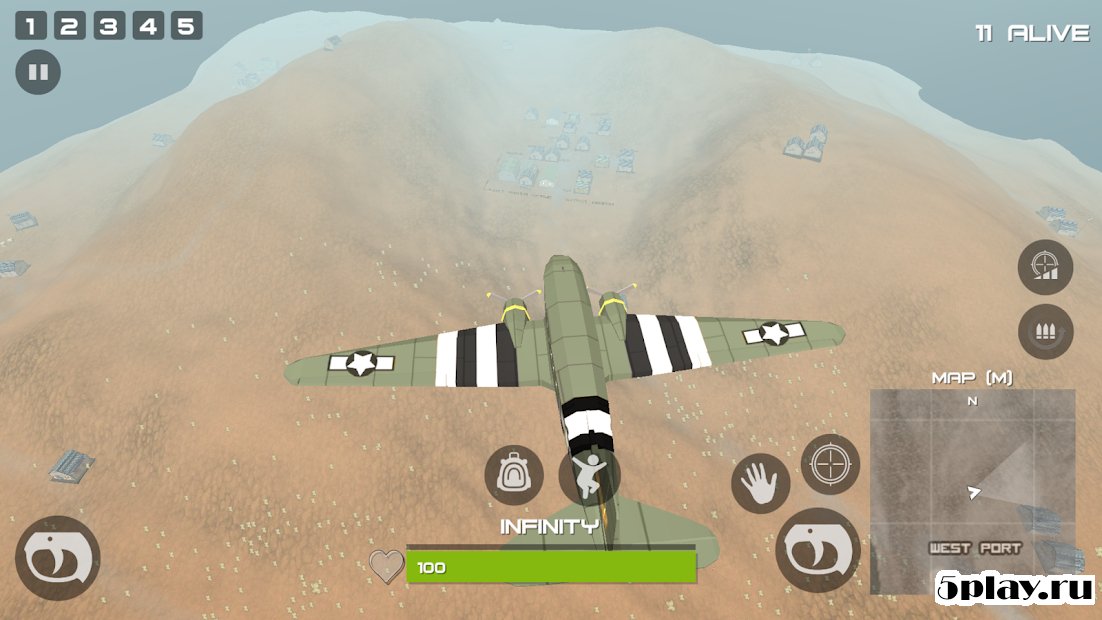
Task: Select weapon slot 5
Action: pos(186,26)
